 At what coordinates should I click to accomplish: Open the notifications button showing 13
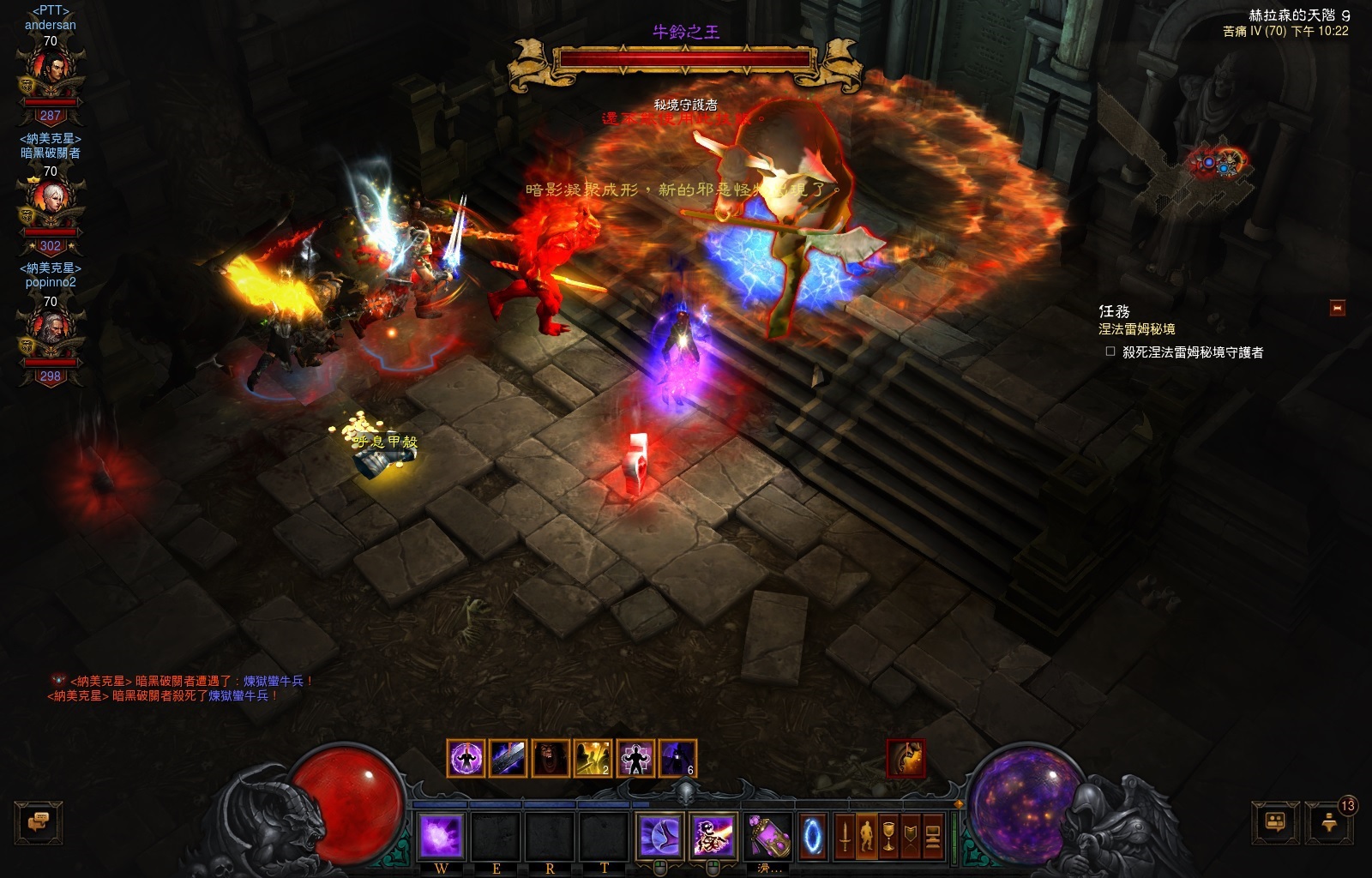click(x=1329, y=822)
